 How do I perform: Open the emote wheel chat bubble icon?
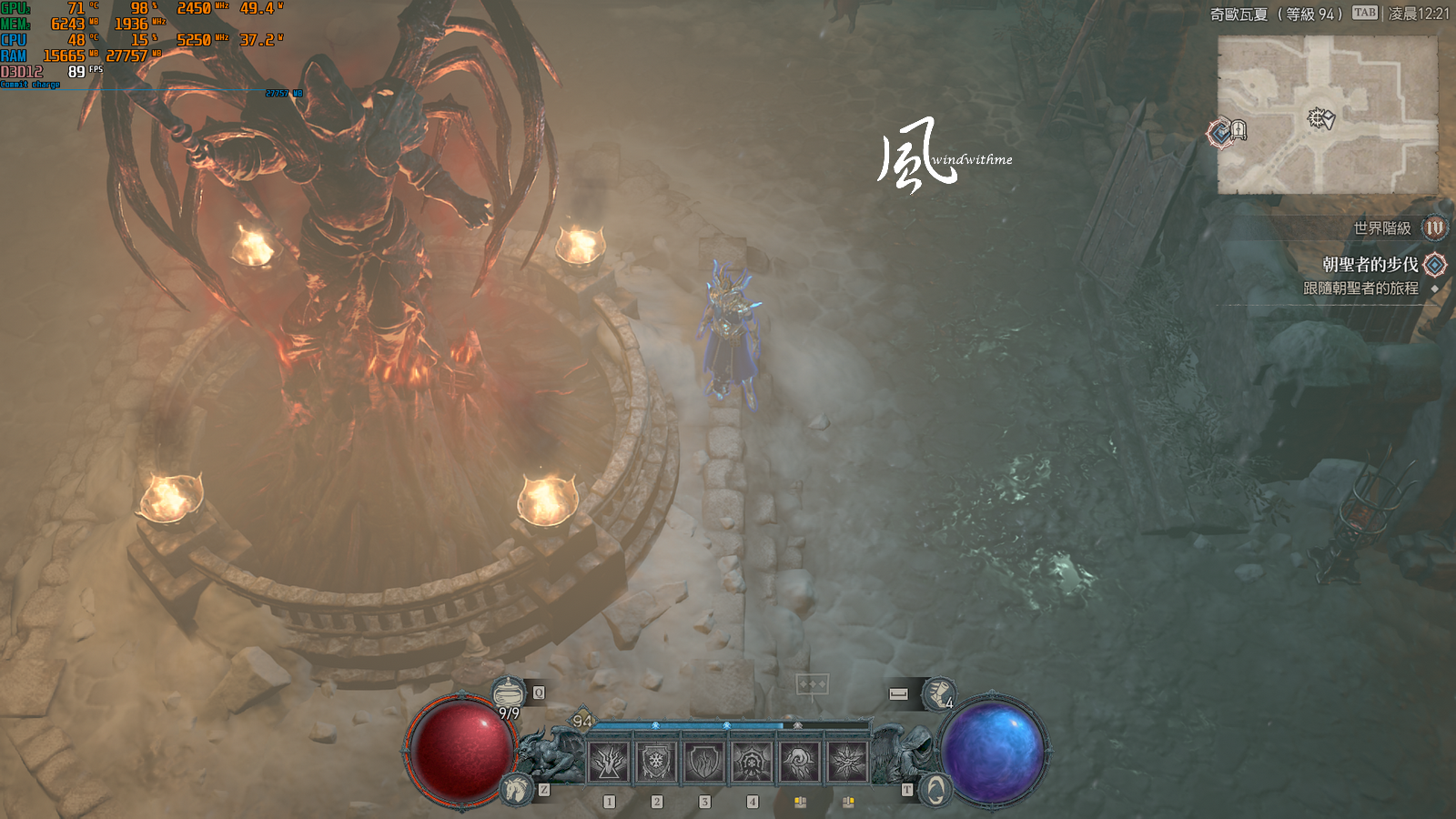[812, 684]
